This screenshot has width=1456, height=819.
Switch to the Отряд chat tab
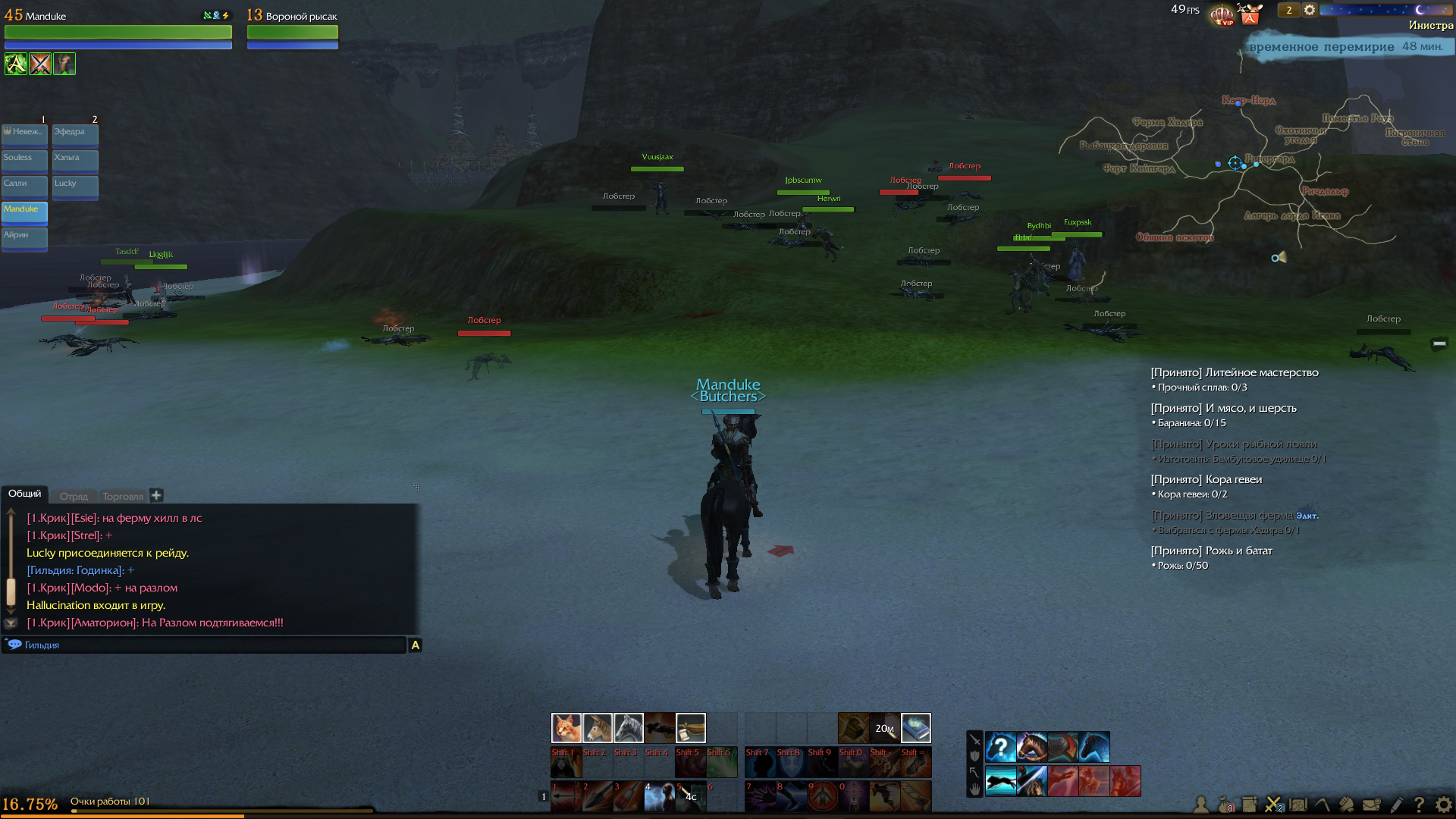(x=74, y=496)
